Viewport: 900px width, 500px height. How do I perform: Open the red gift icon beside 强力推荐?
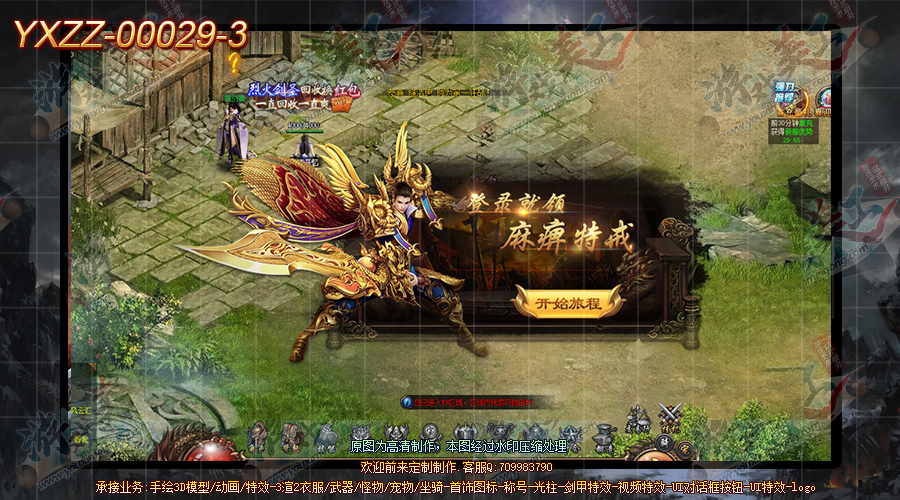[x=826, y=99]
